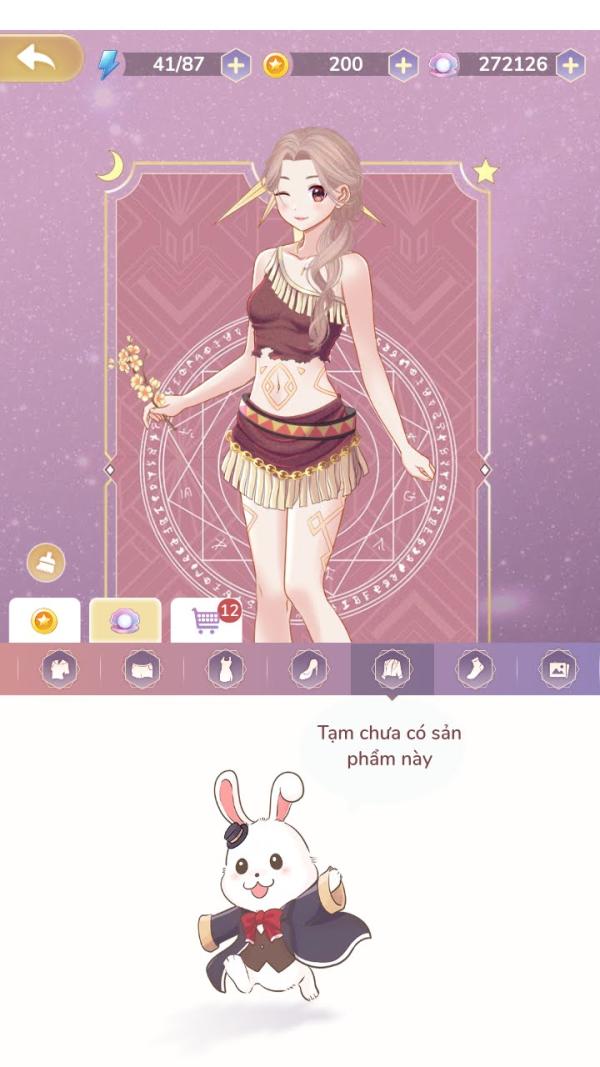
Task: Go back with the arrow button
Action: [x=39, y=58]
